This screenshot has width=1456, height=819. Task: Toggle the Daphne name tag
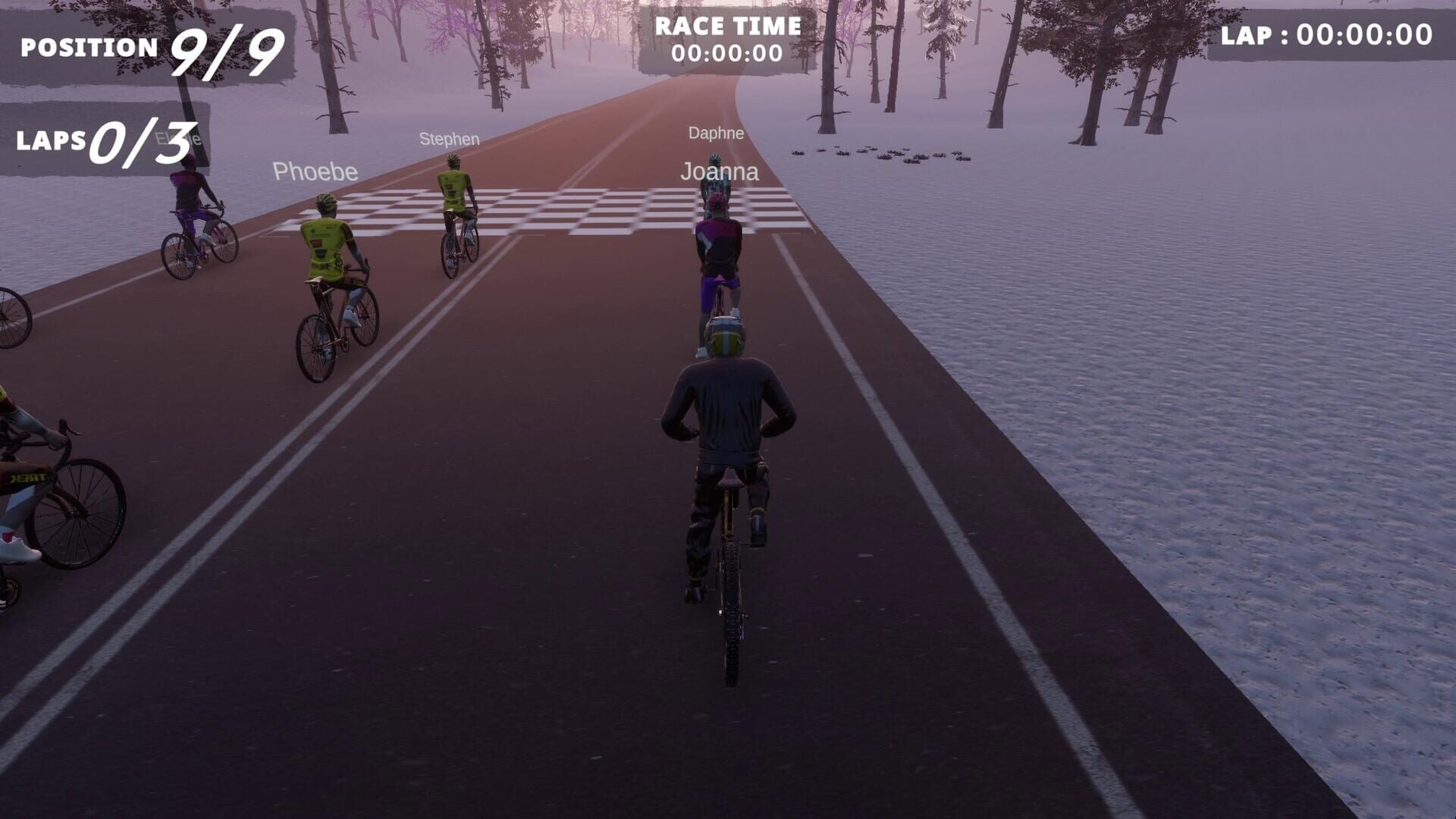pos(715,134)
